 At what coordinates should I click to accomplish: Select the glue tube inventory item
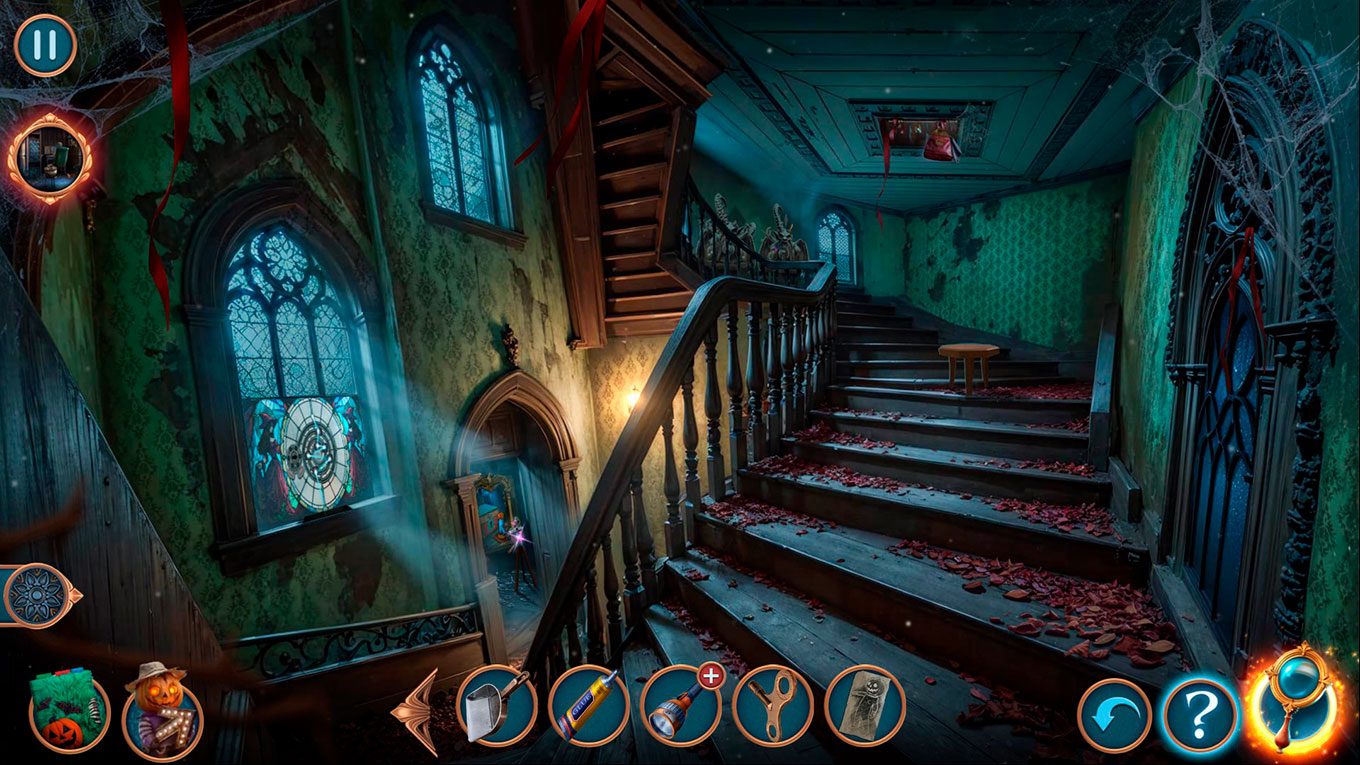(x=589, y=706)
